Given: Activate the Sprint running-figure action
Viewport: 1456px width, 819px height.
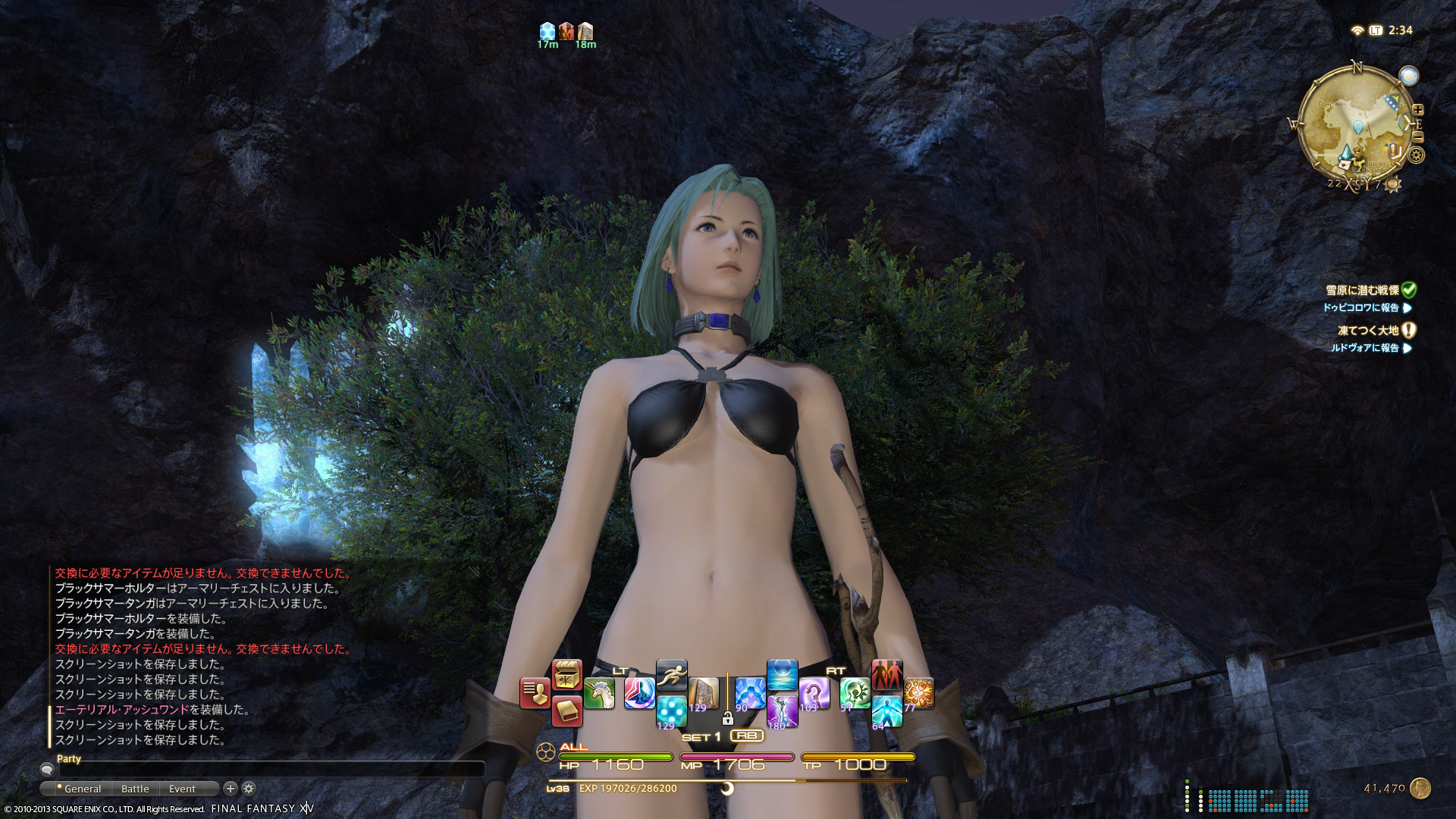Looking at the screenshot, I should click(671, 674).
